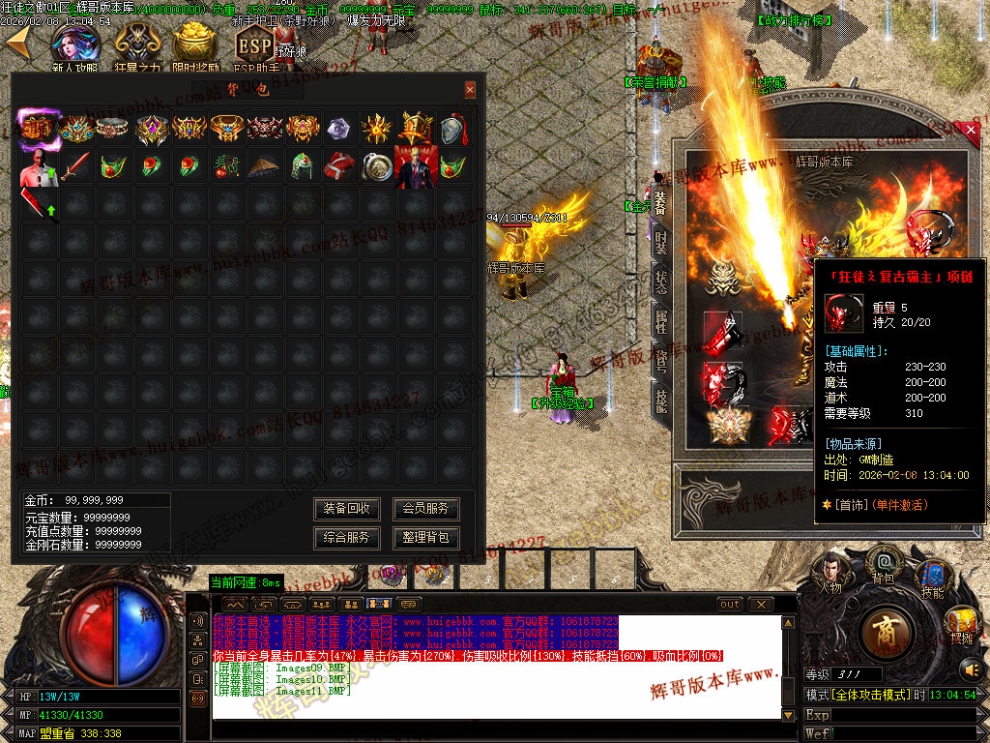Switch to the 时装 costume tab
990x743 pixels.
click(661, 241)
